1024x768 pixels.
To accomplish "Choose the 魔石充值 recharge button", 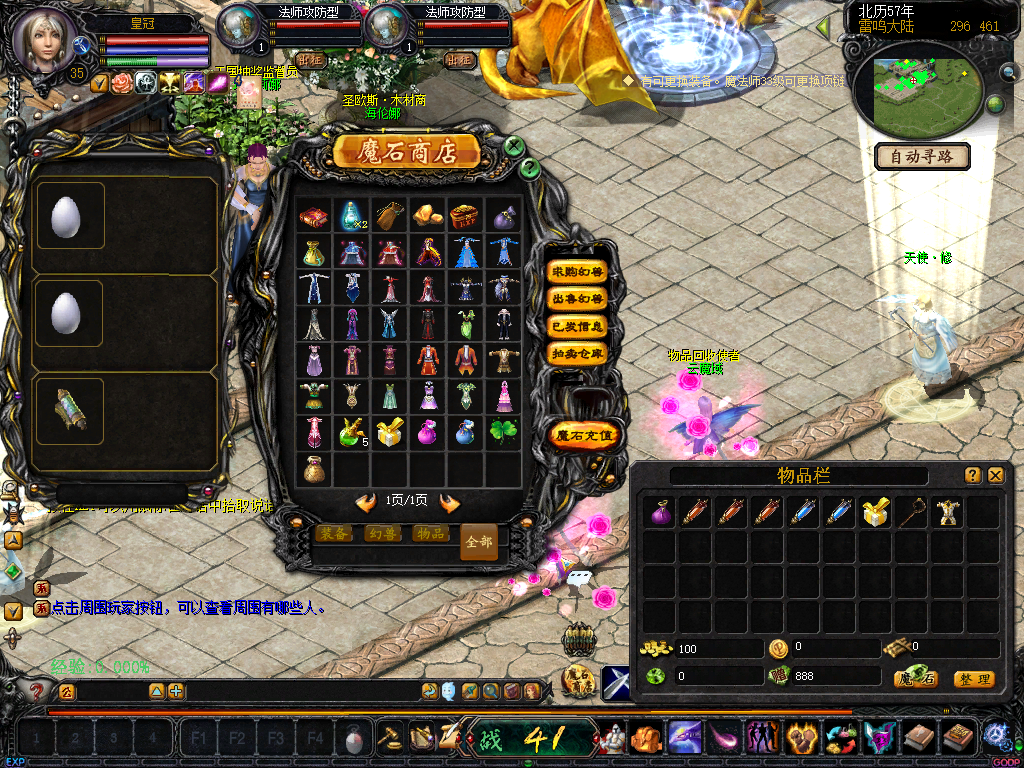I will coord(586,435).
